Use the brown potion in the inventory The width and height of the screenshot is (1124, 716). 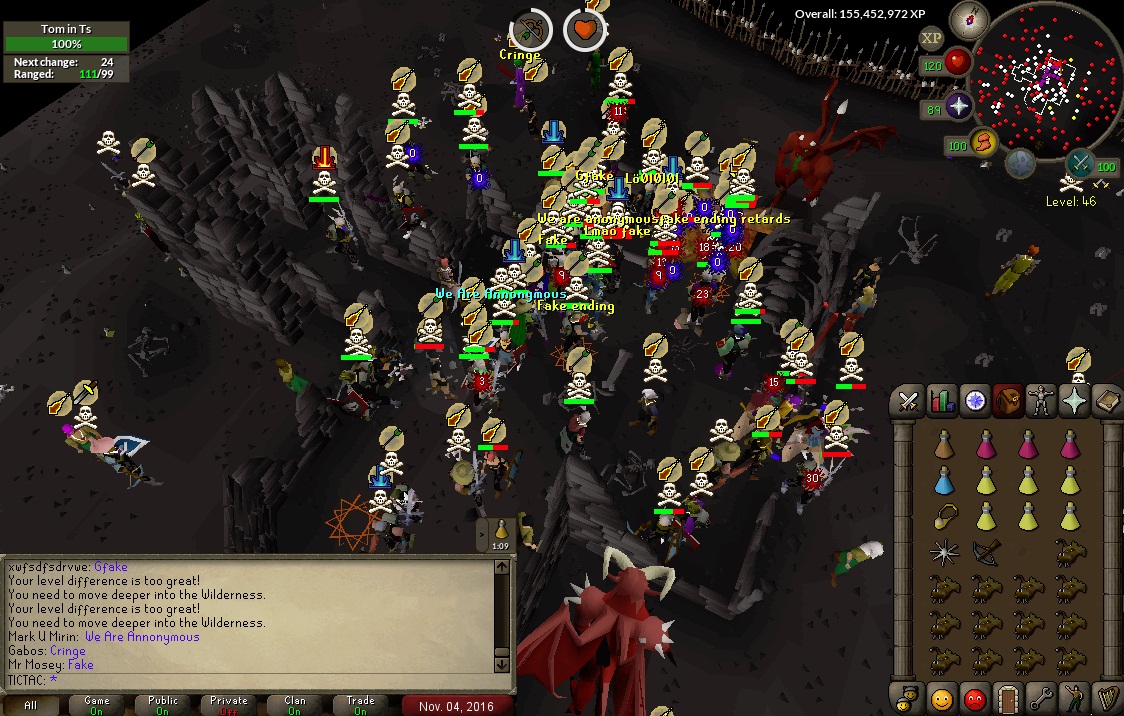click(944, 446)
